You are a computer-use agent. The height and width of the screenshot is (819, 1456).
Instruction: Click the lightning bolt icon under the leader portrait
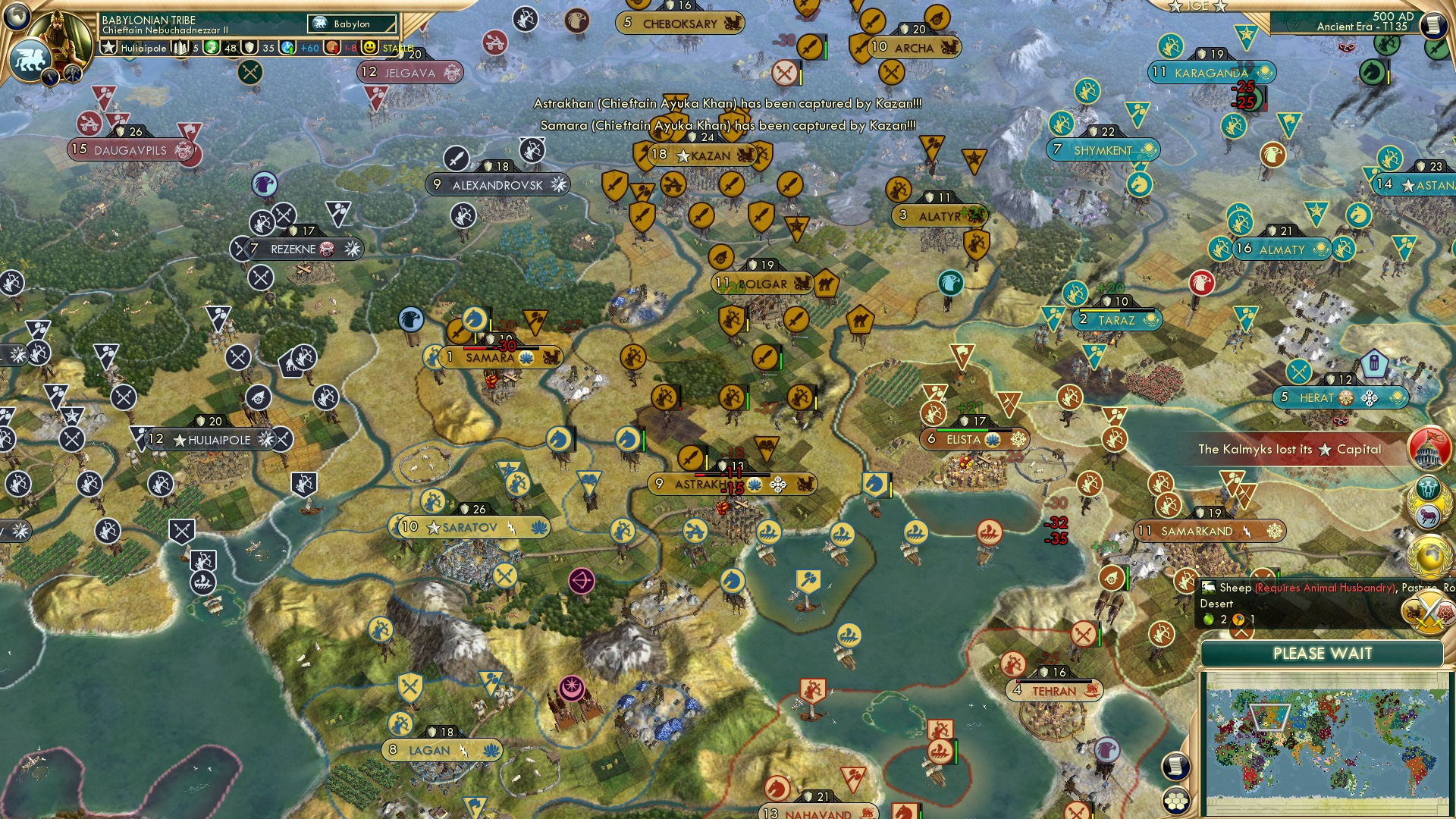click(x=50, y=75)
